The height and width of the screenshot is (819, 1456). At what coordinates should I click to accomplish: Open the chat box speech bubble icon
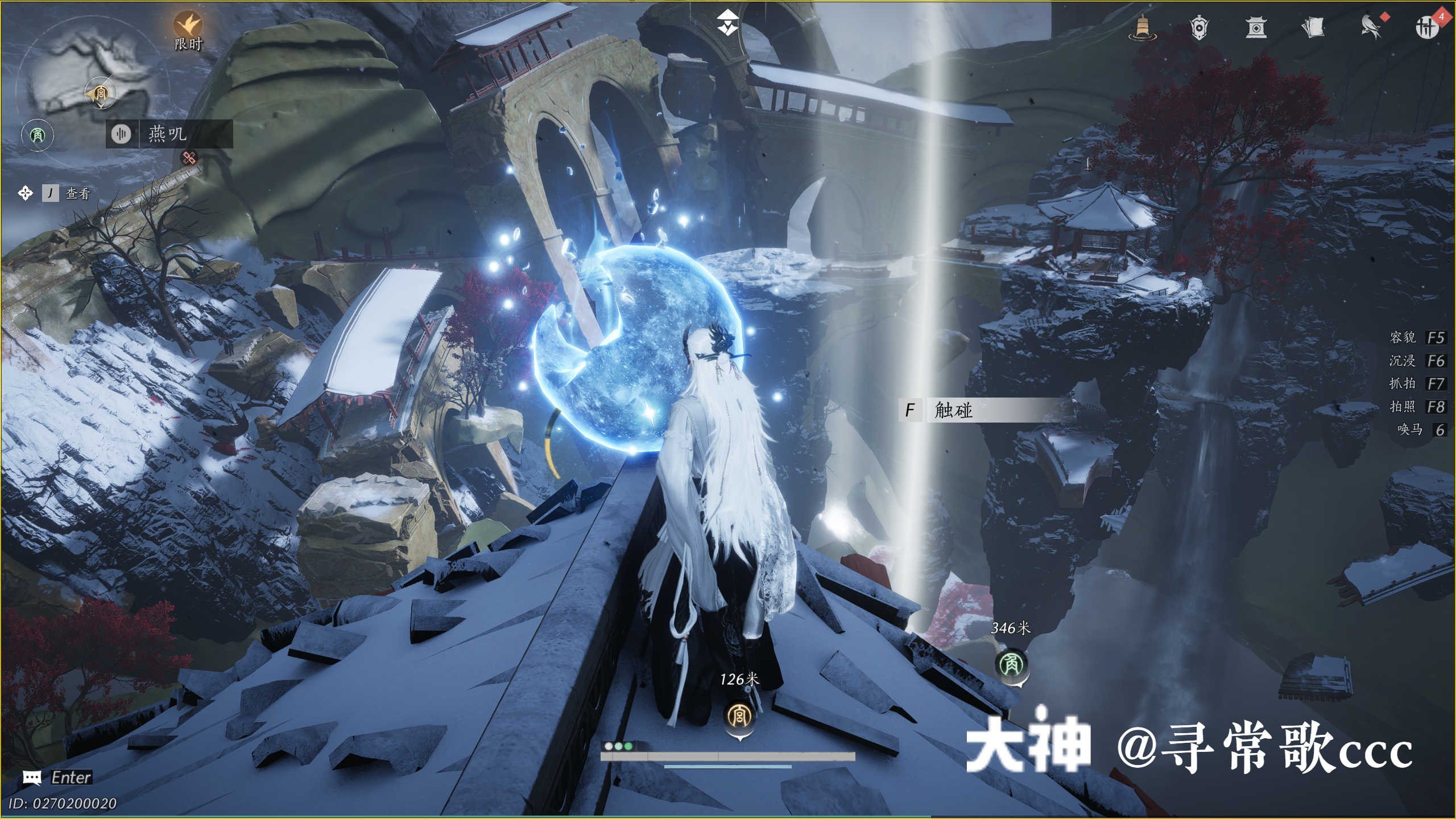click(x=32, y=777)
